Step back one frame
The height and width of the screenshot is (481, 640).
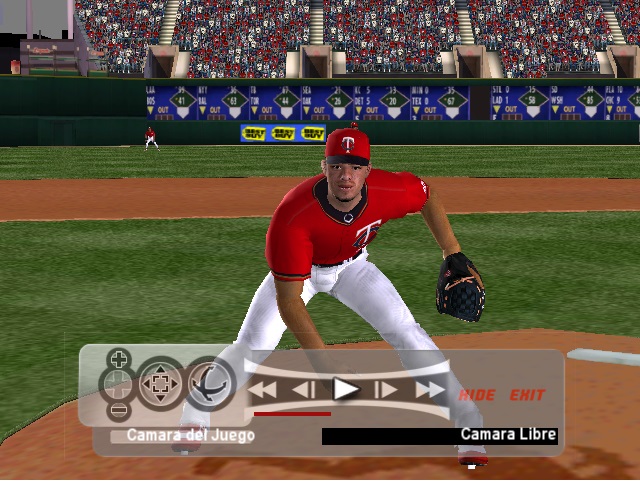click(x=304, y=390)
